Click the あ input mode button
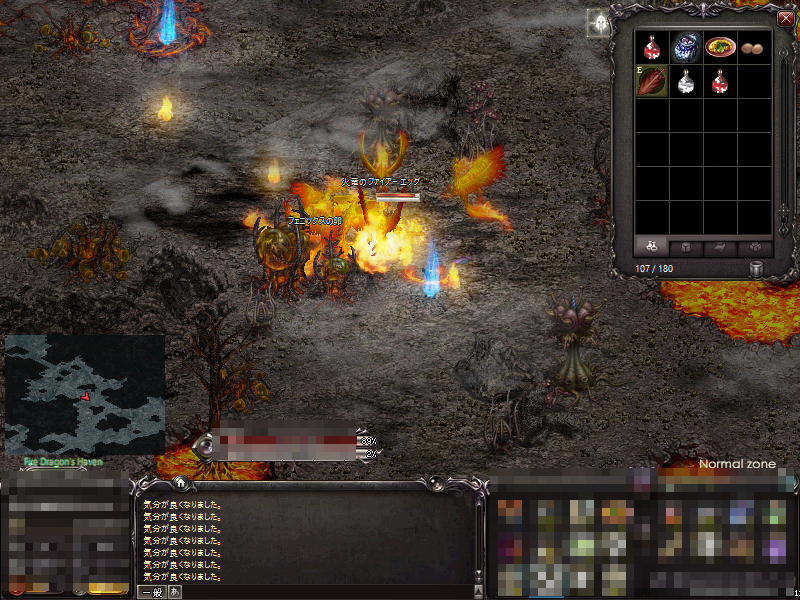 point(175,592)
